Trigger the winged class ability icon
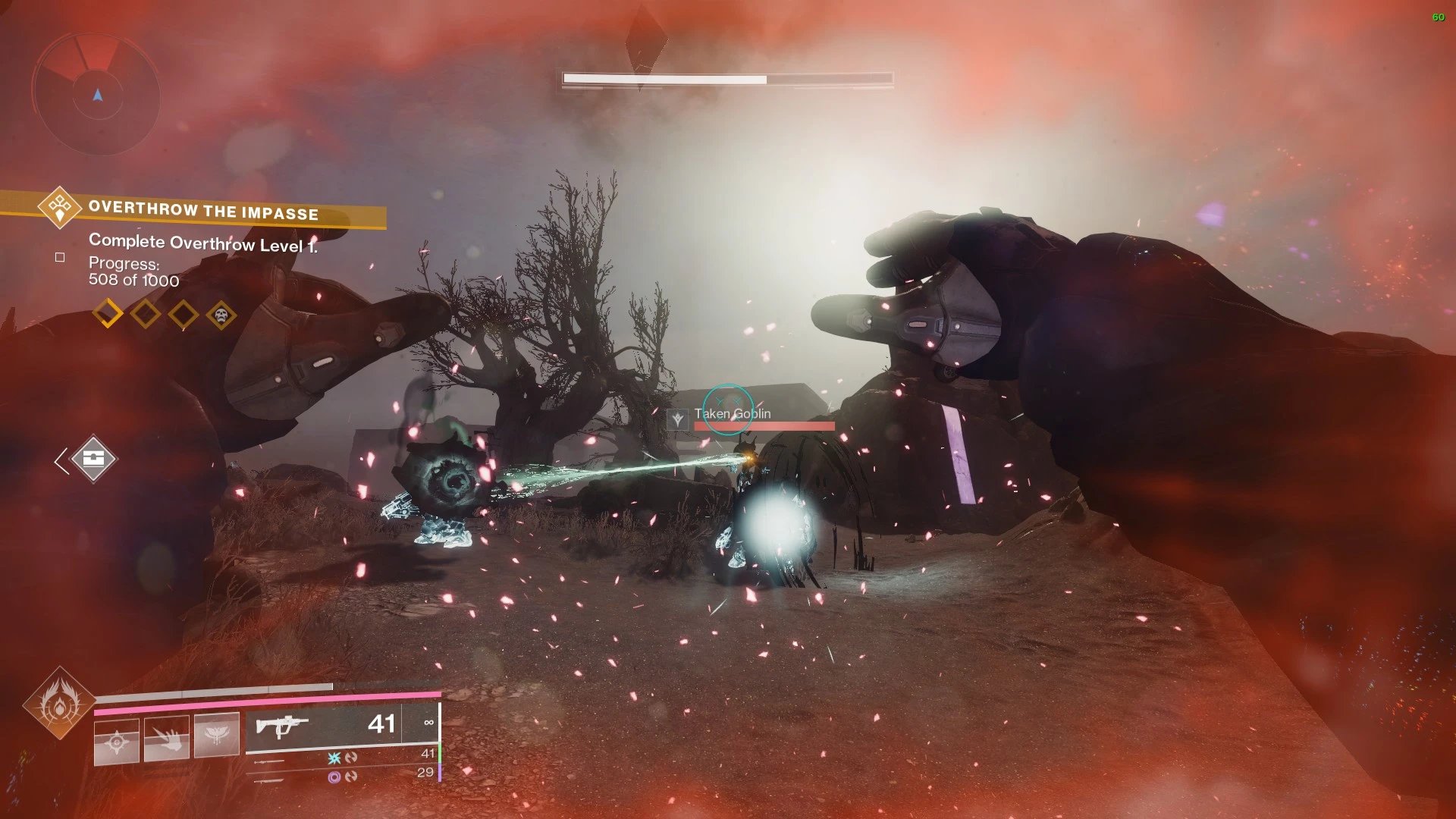This screenshot has height=819, width=1456. 216,736
